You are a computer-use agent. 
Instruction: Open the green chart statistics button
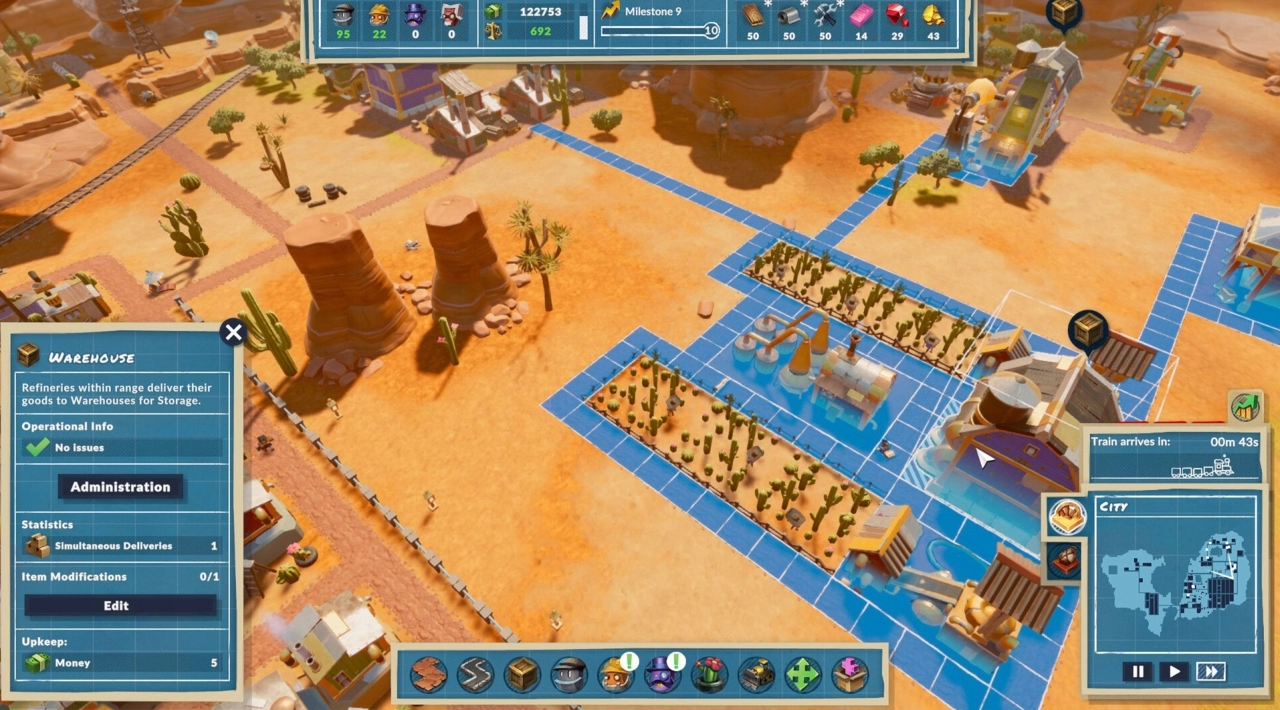click(x=1245, y=407)
